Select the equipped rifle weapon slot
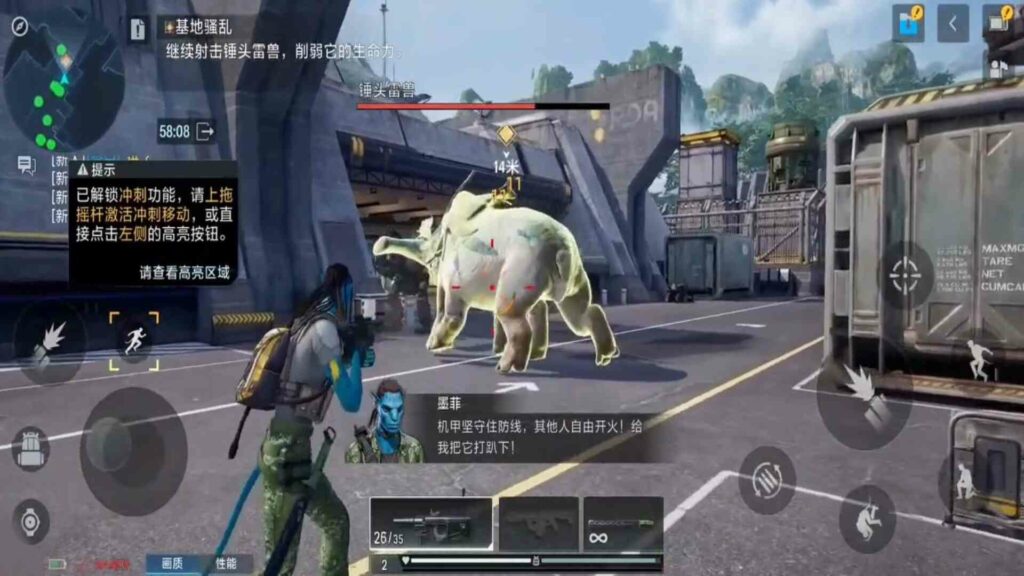The image size is (1024, 576). [x=430, y=522]
